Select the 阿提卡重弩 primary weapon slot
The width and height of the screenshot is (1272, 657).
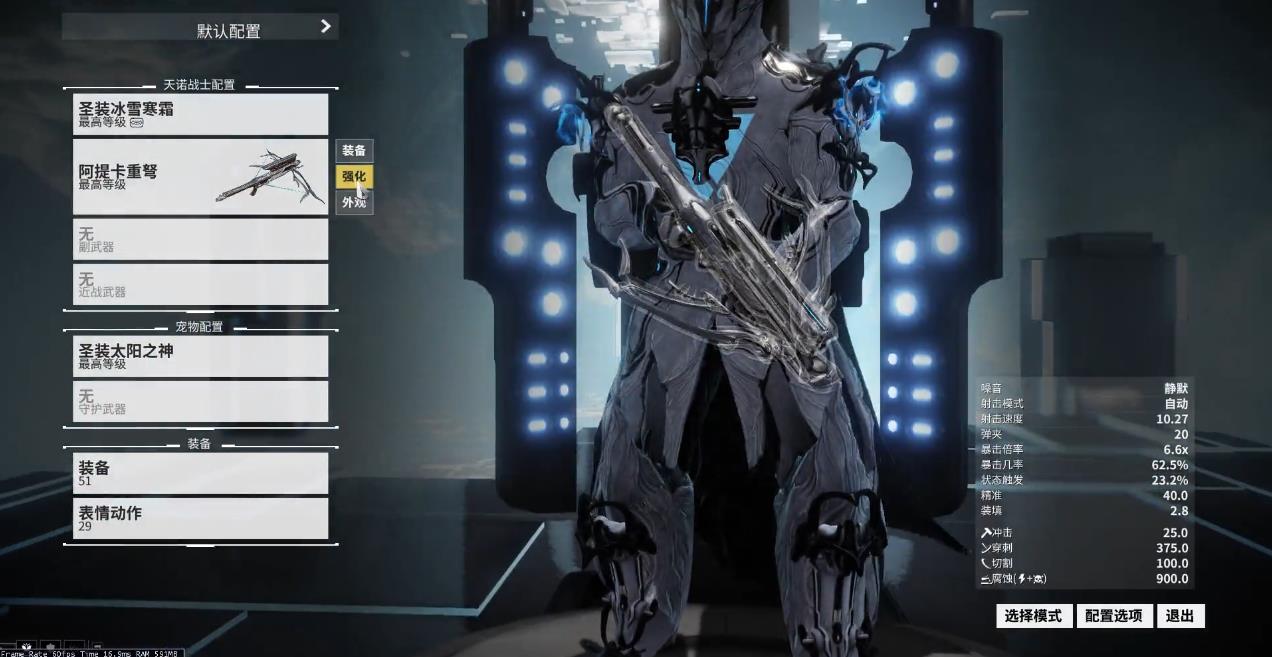coord(200,177)
